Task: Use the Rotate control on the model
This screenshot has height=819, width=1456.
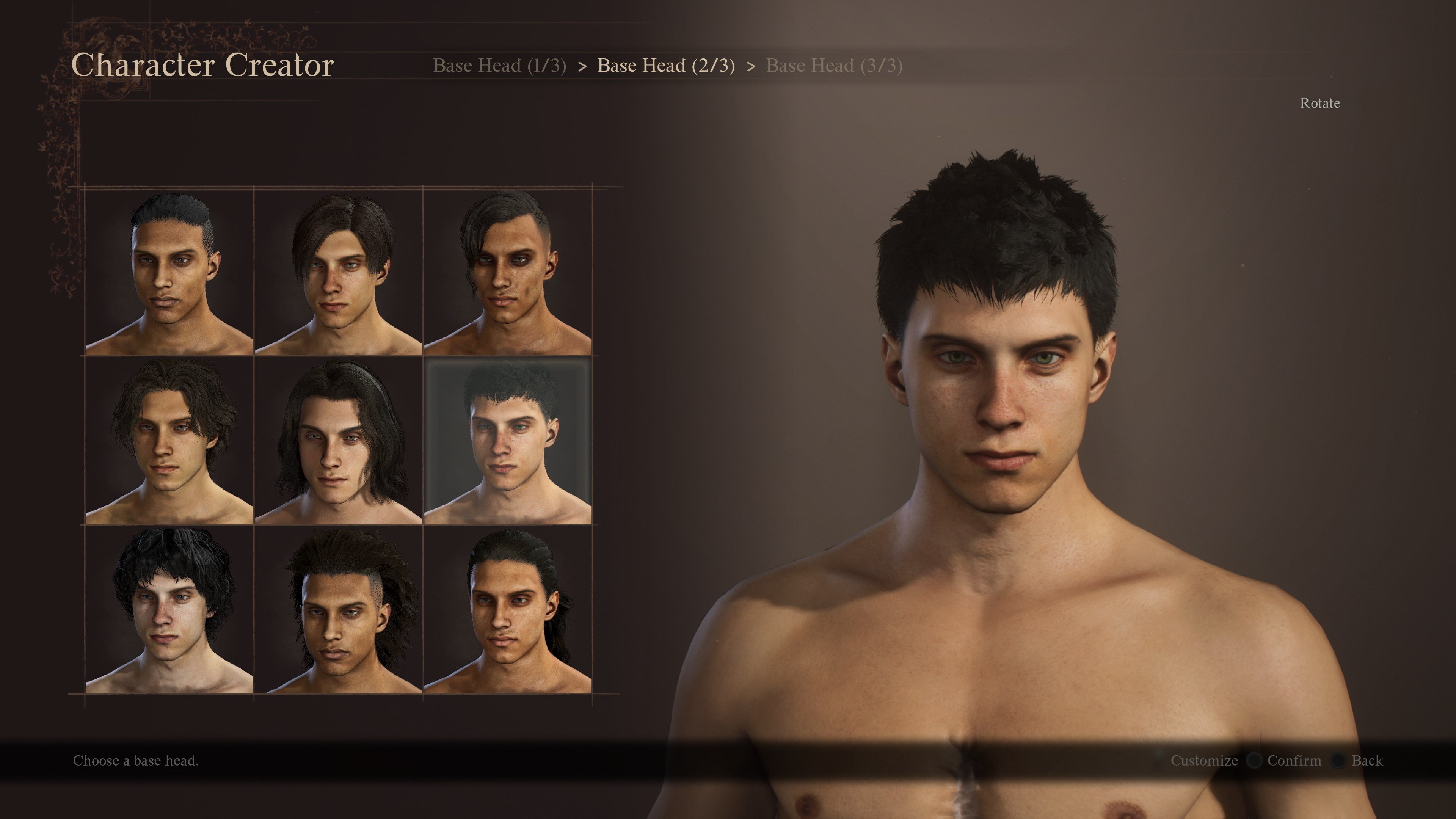Action: (x=1320, y=103)
